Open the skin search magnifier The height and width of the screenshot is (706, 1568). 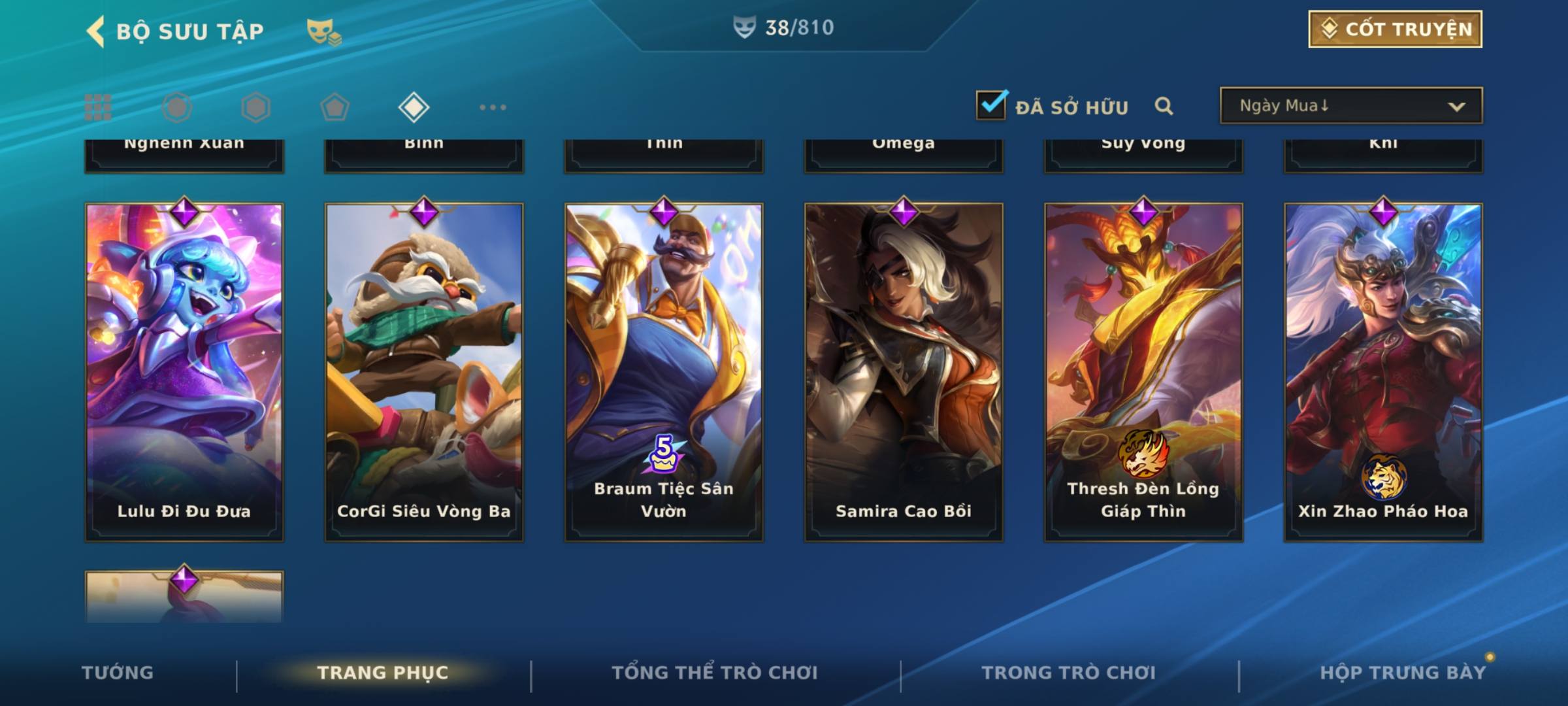(x=1164, y=106)
